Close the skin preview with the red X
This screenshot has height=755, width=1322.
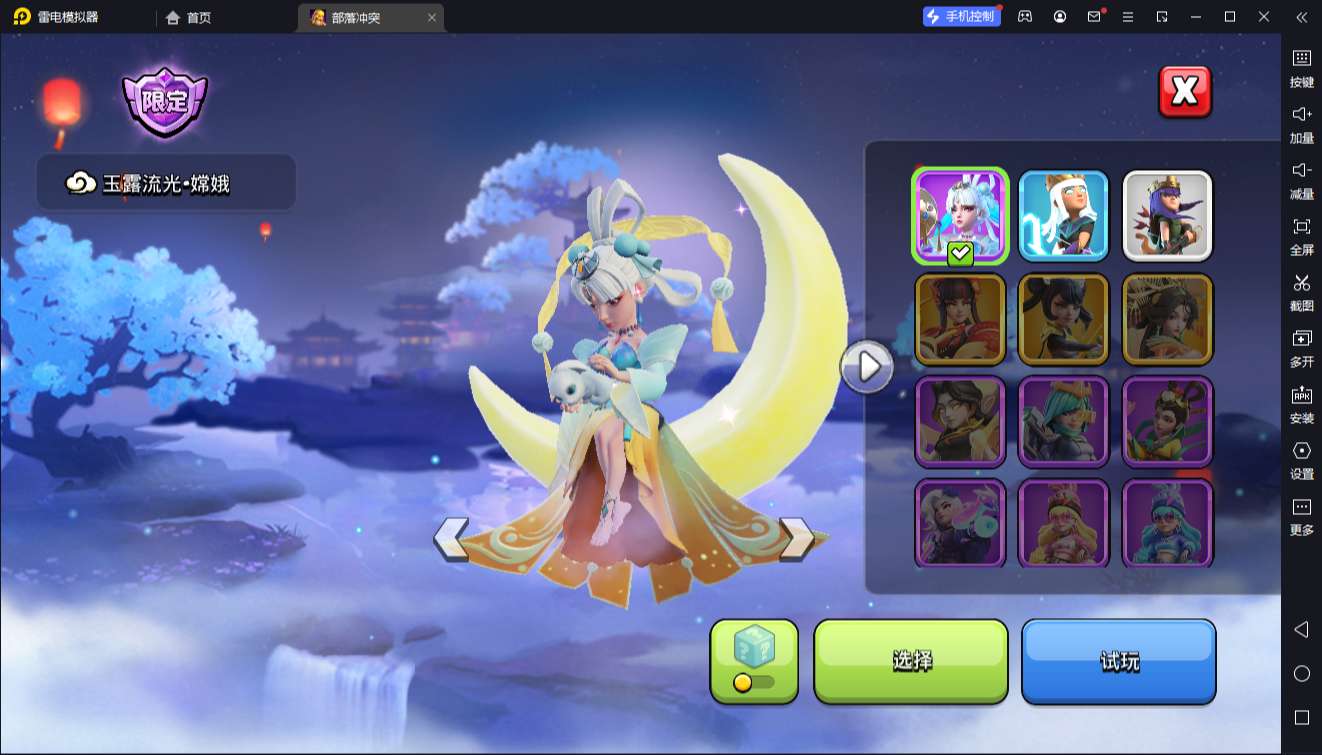[x=1185, y=92]
